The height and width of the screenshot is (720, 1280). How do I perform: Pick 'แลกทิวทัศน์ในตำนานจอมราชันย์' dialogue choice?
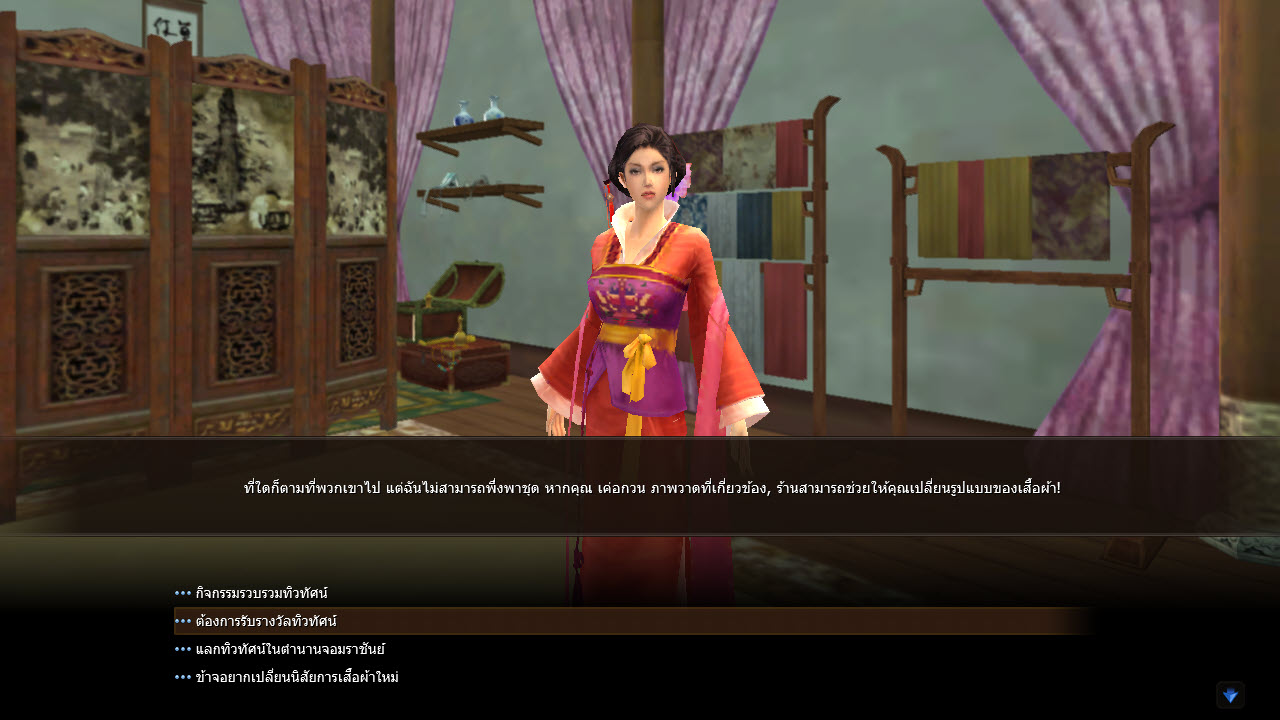click(x=290, y=649)
